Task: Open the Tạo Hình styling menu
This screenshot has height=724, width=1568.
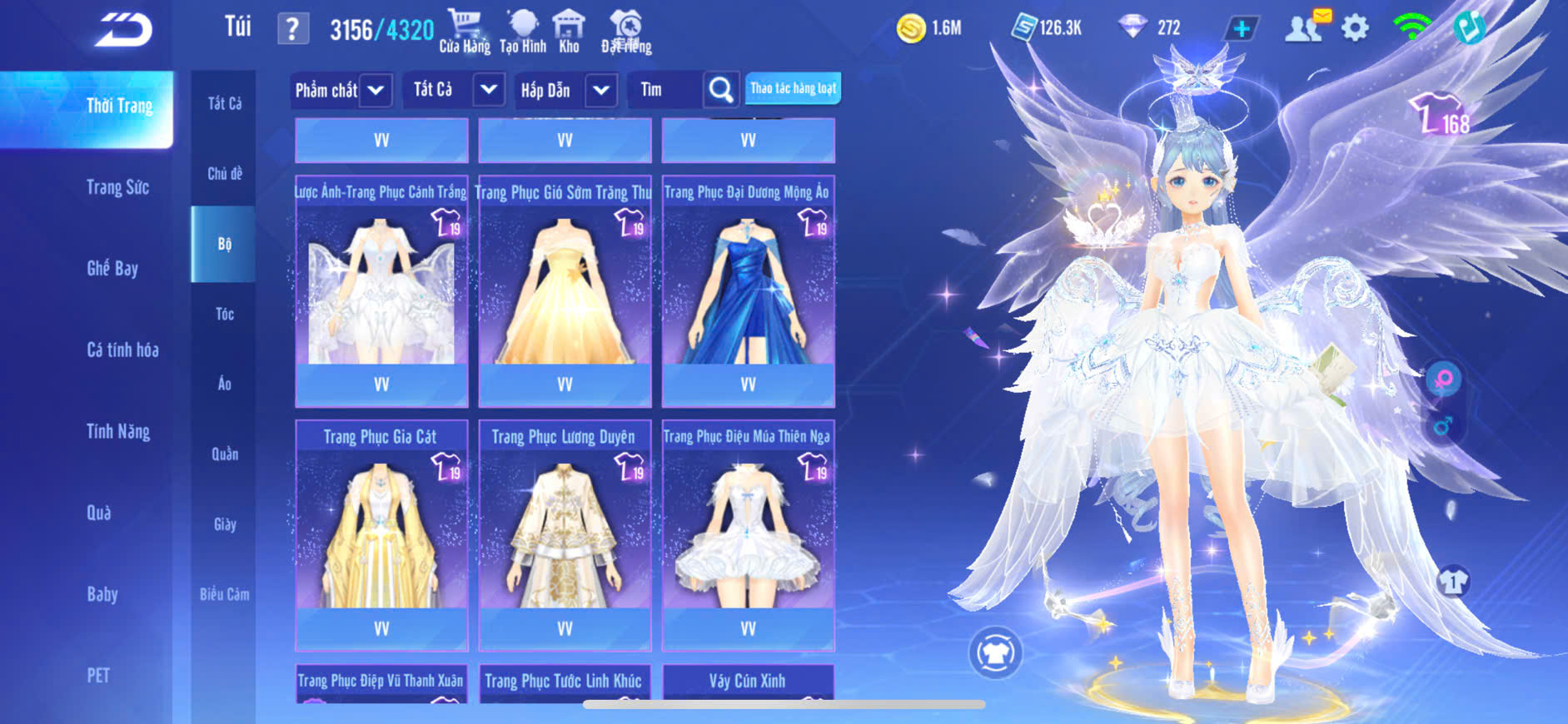Action: (523, 32)
